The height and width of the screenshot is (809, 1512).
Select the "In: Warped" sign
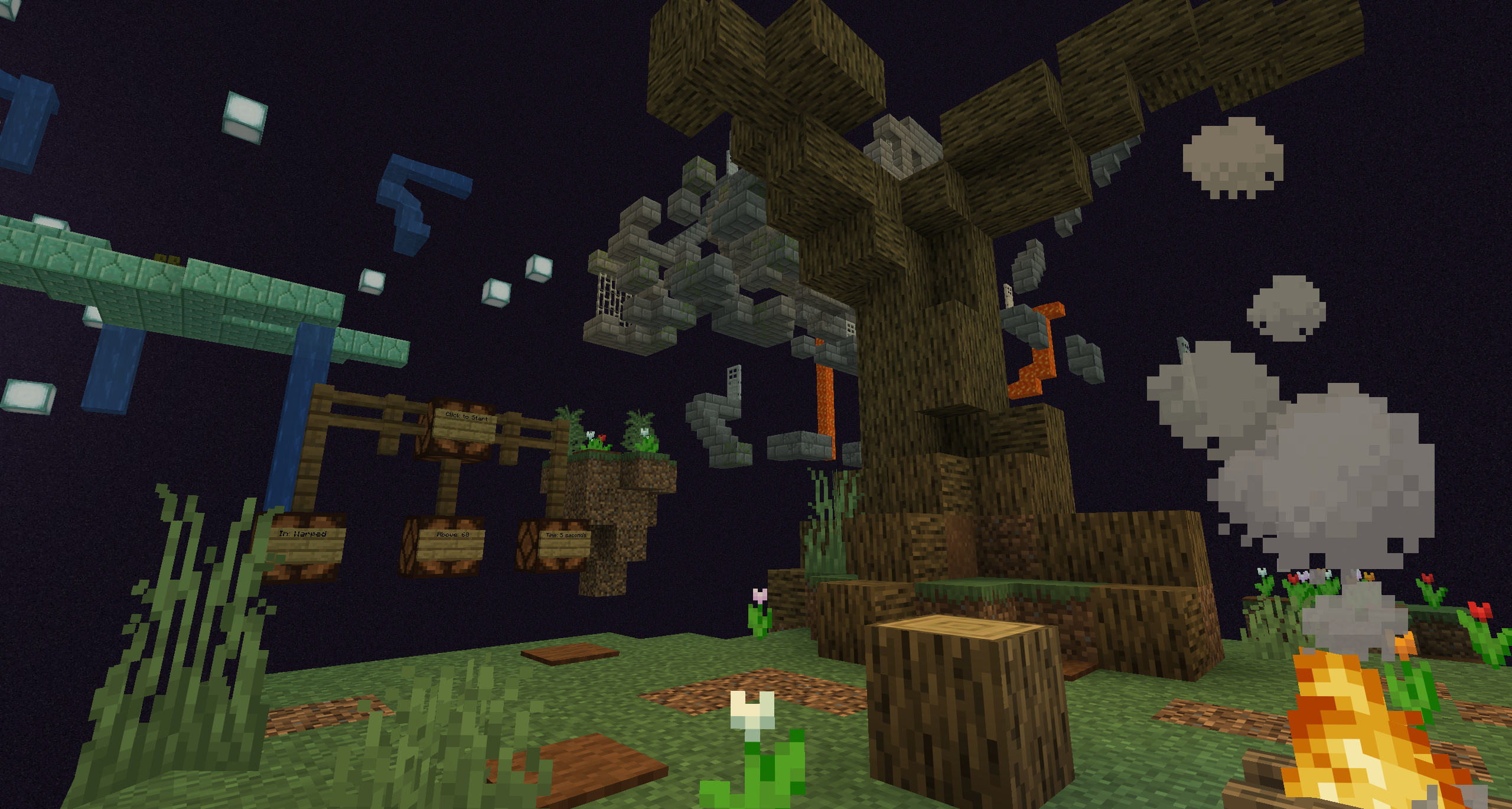coord(304,541)
